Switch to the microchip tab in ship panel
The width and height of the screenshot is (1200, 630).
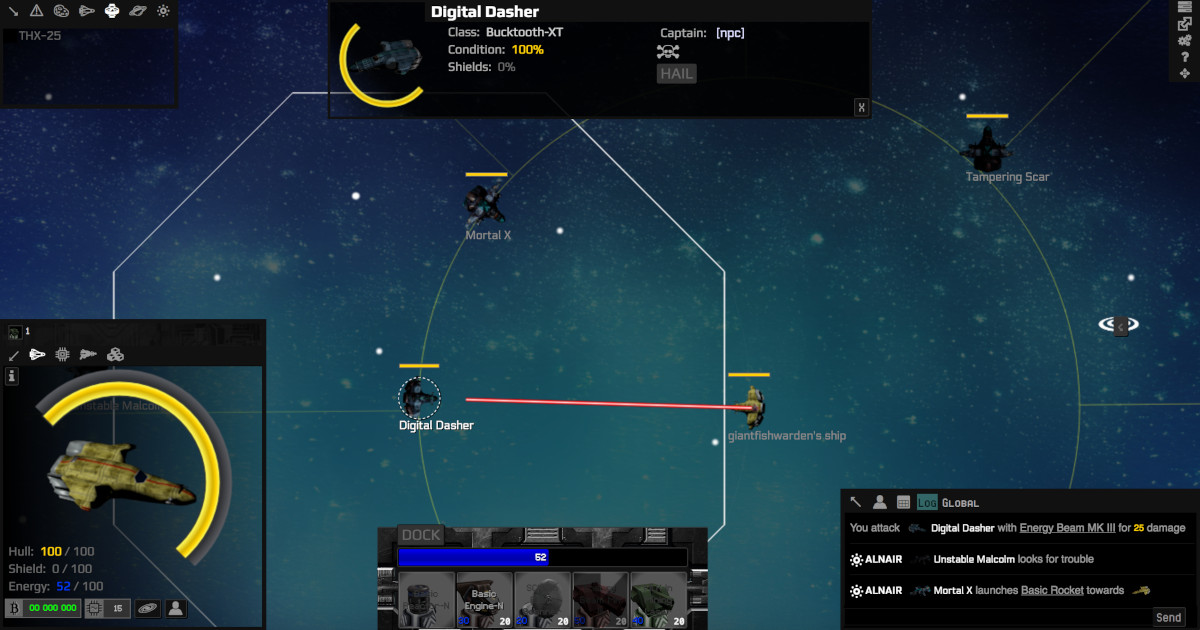coord(63,354)
